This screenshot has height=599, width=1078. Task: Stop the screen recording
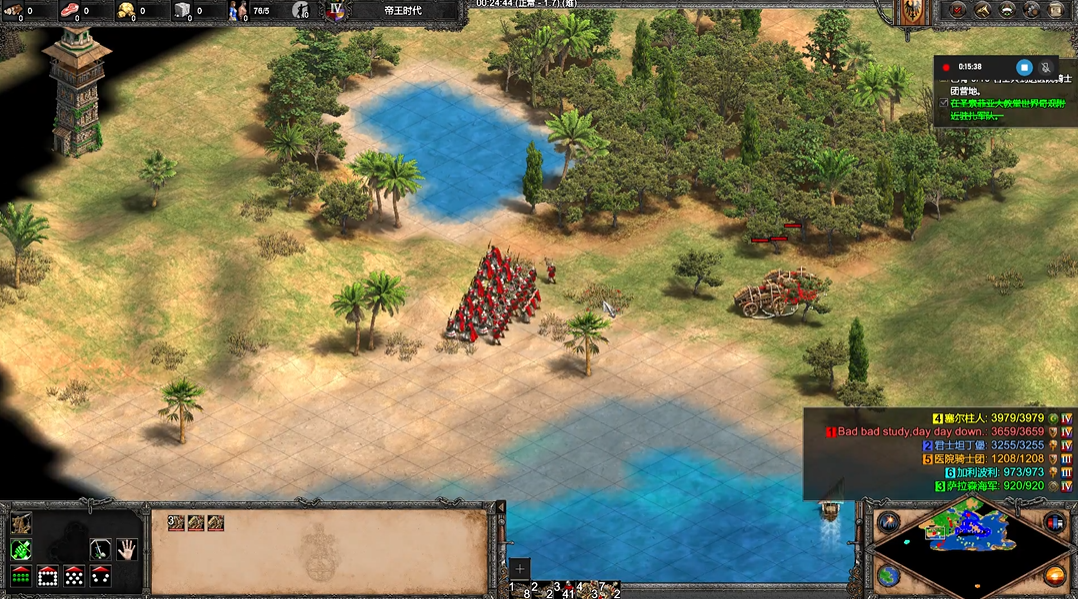pyautogui.click(x=1024, y=67)
